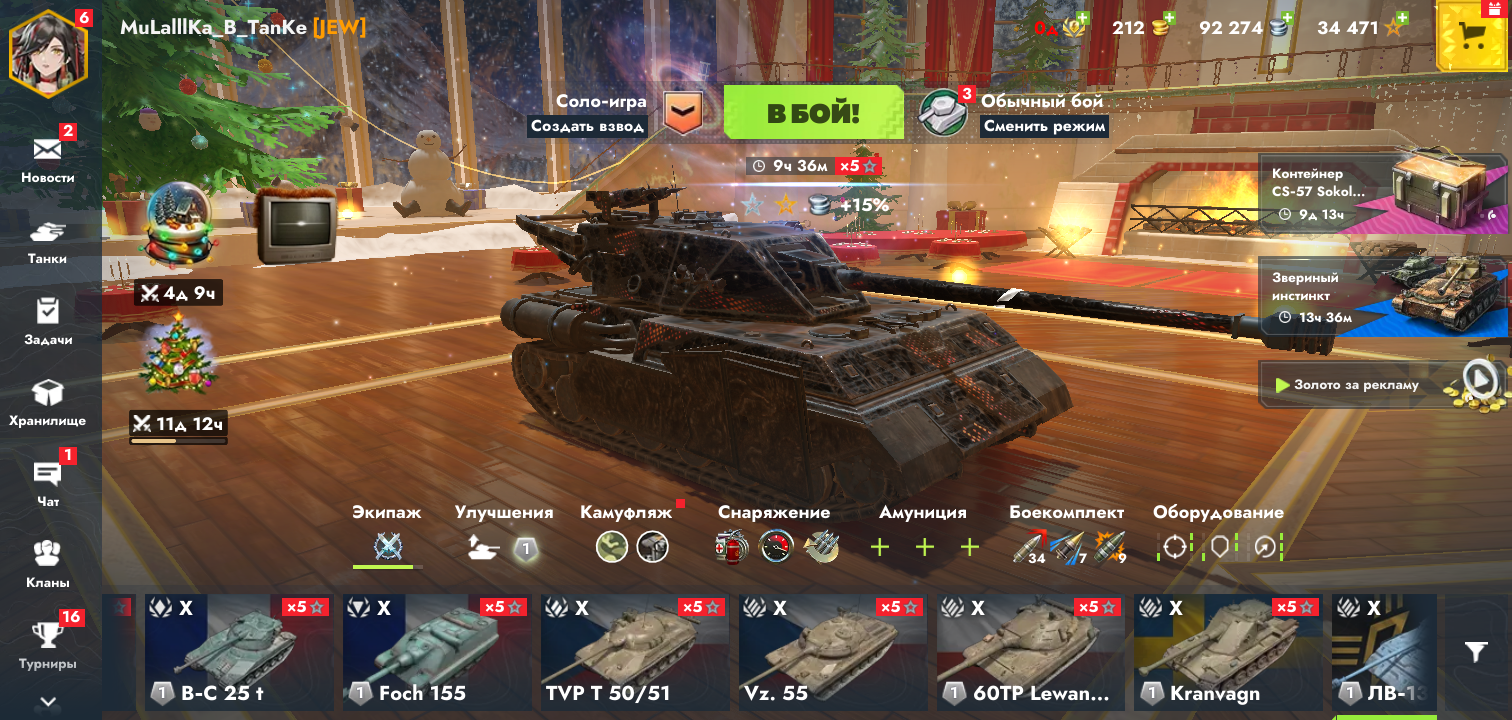Open the Контейнер CS-57 Sokol offer
Image resolution: width=1512 pixels, height=720 pixels.
(x=1382, y=194)
